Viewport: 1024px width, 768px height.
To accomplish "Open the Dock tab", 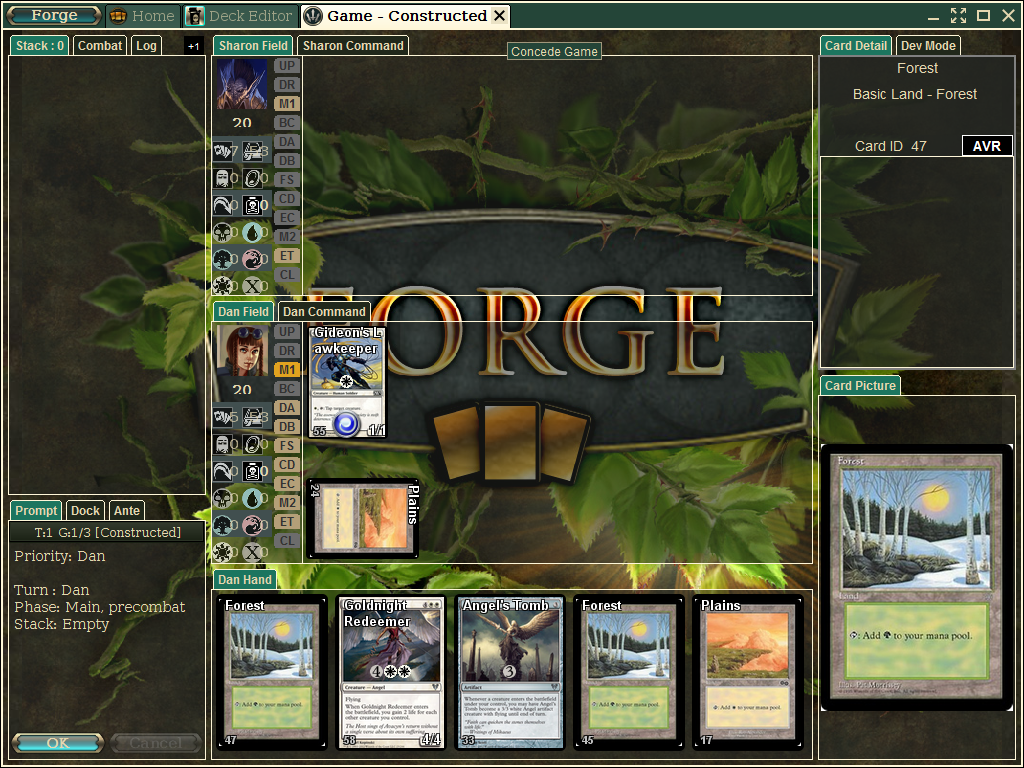I will pyautogui.click(x=85, y=510).
